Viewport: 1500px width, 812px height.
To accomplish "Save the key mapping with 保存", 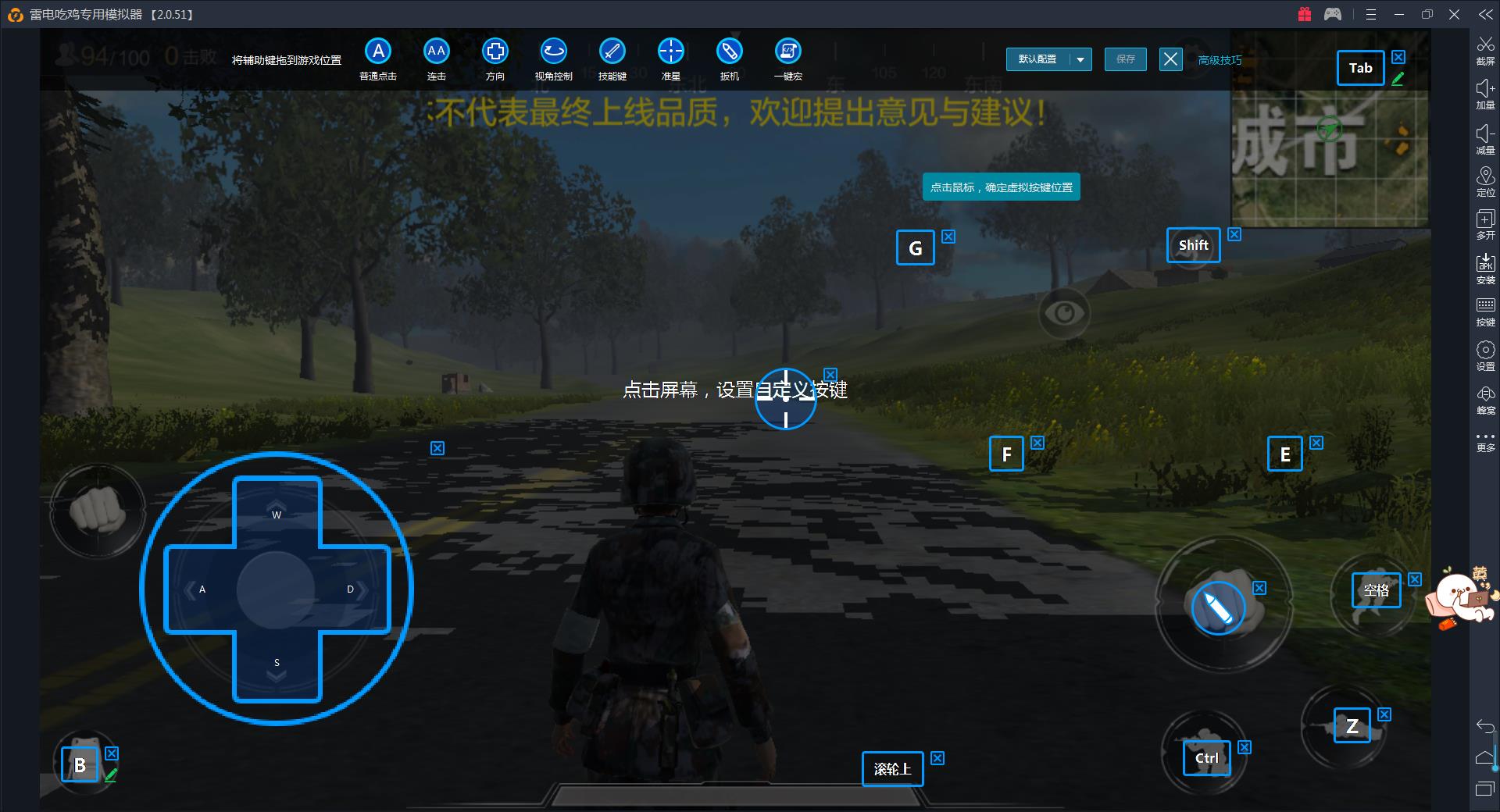I will point(1125,59).
